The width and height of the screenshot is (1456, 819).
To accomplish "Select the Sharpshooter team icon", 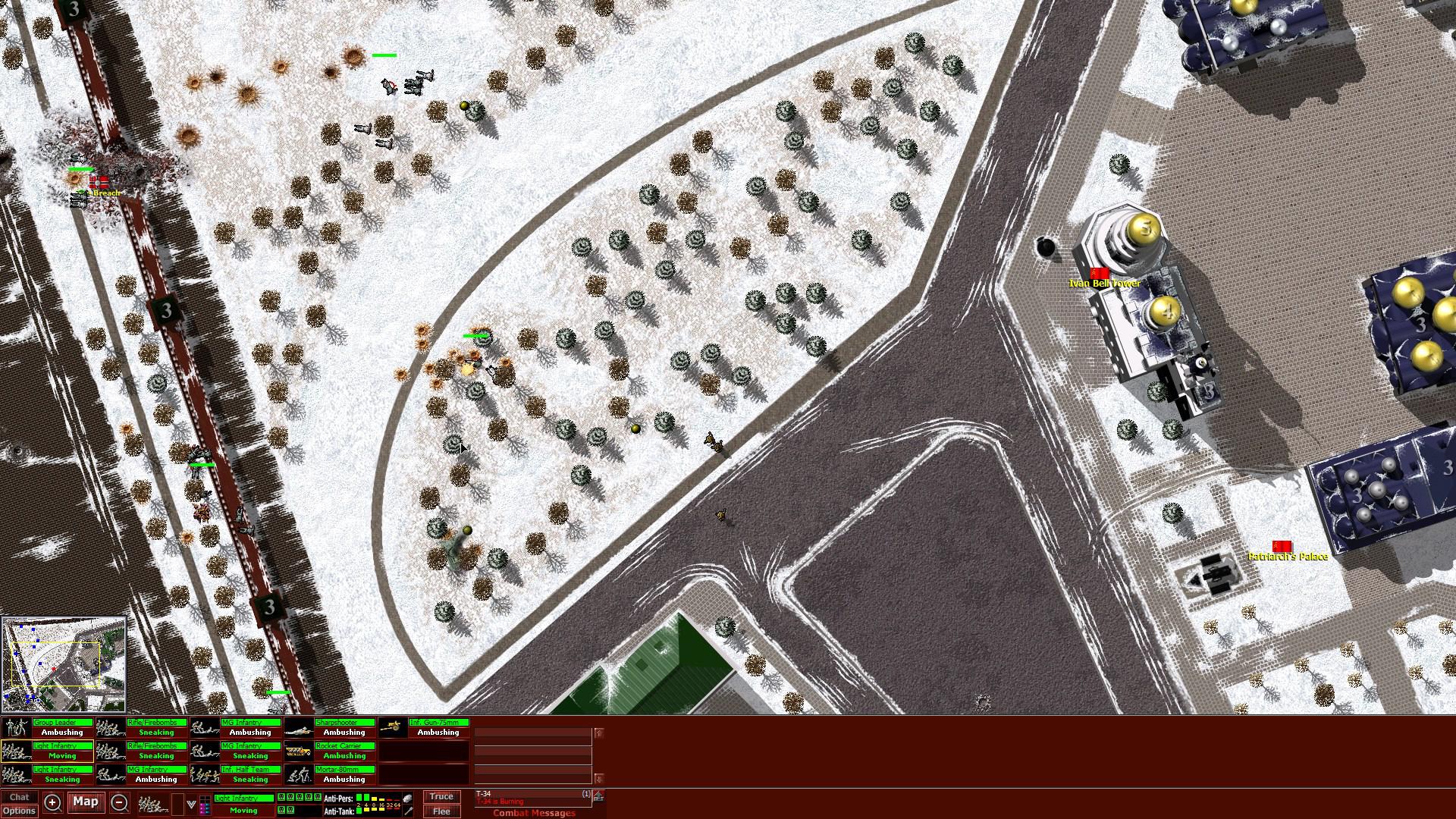I will pos(298,730).
